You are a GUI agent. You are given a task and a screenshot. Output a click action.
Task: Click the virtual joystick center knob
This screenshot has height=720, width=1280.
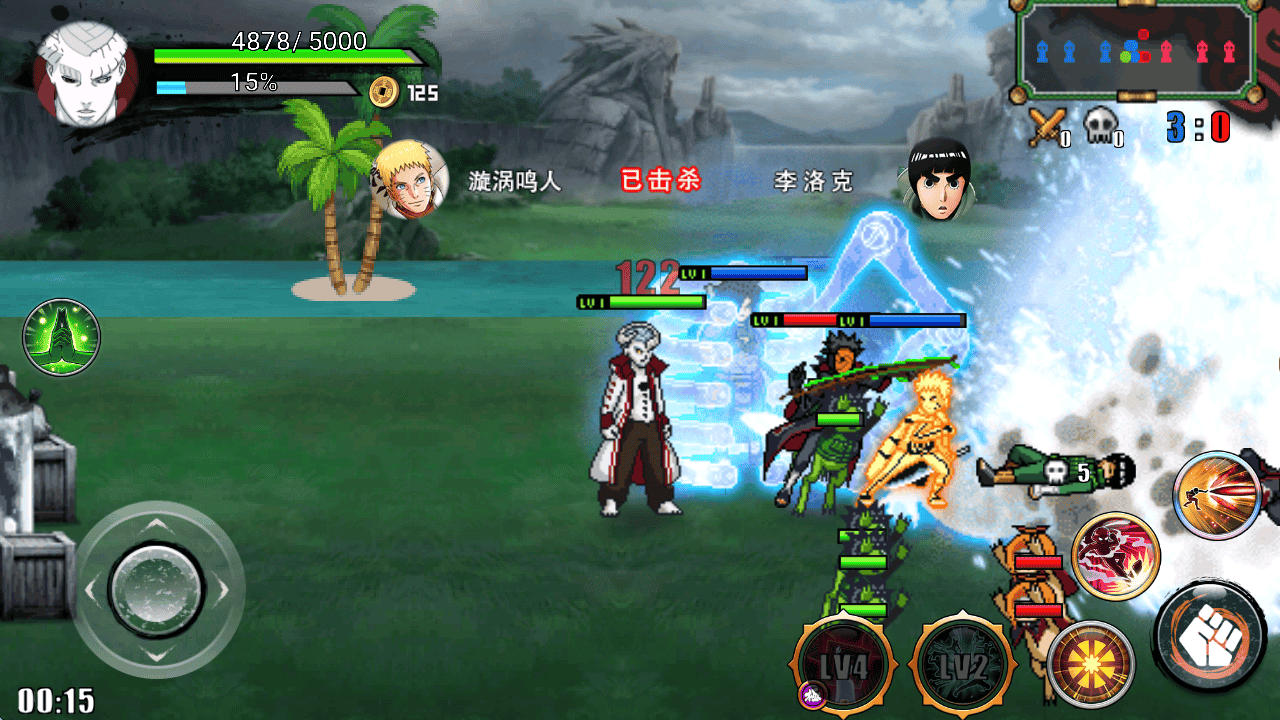click(156, 588)
